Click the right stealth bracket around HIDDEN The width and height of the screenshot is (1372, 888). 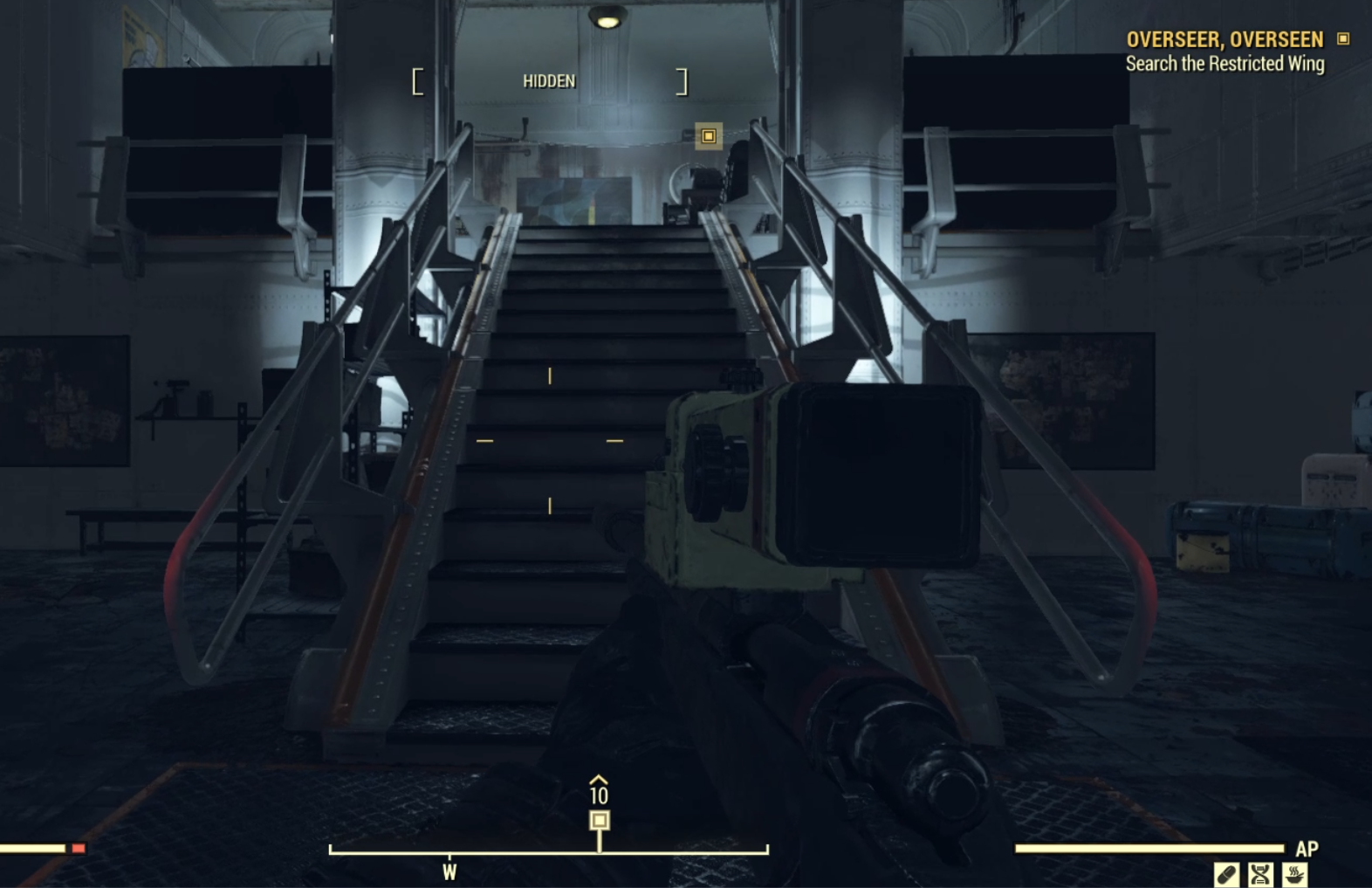pyautogui.click(x=683, y=80)
